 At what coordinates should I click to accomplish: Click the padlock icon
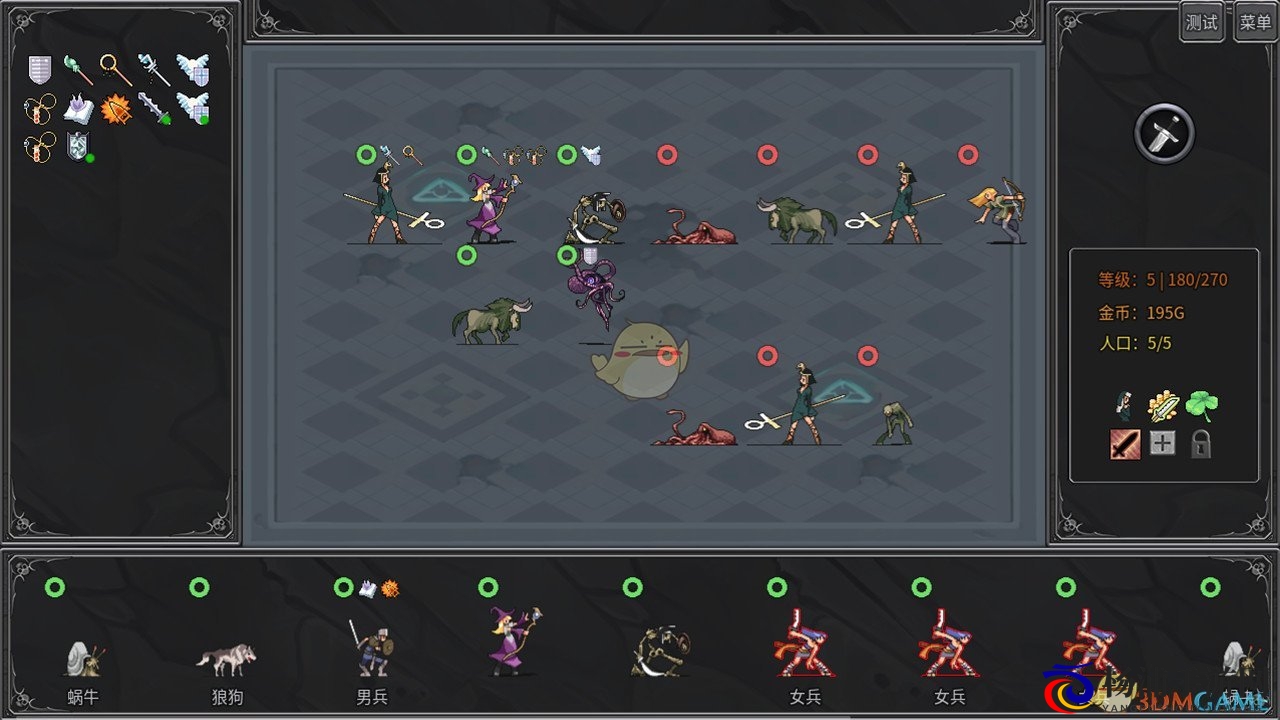[x=1200, y=443]
